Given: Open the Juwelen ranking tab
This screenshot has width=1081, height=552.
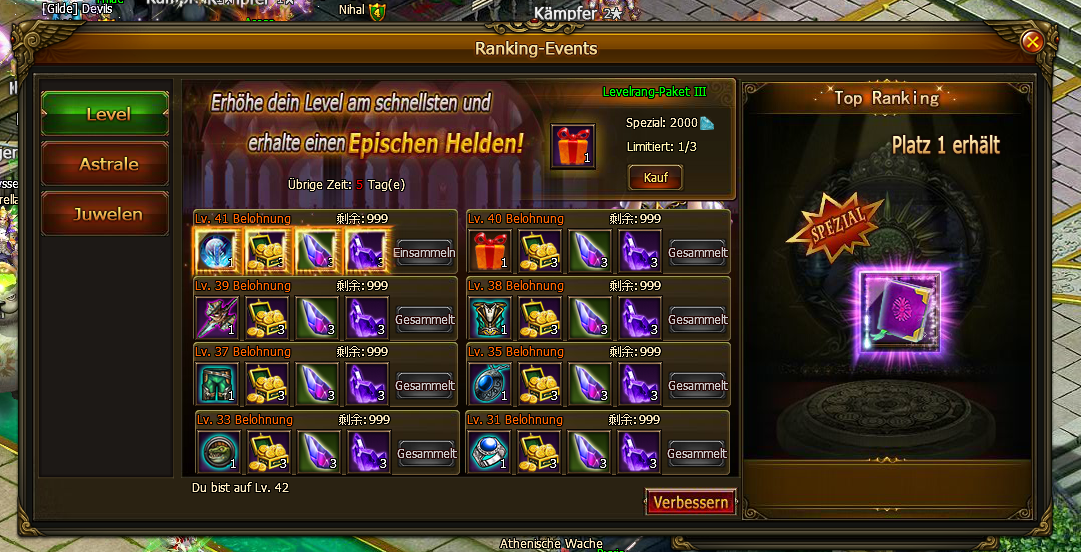Looking at the screenshot, I should pyautogui.click(x=105, y=214).
